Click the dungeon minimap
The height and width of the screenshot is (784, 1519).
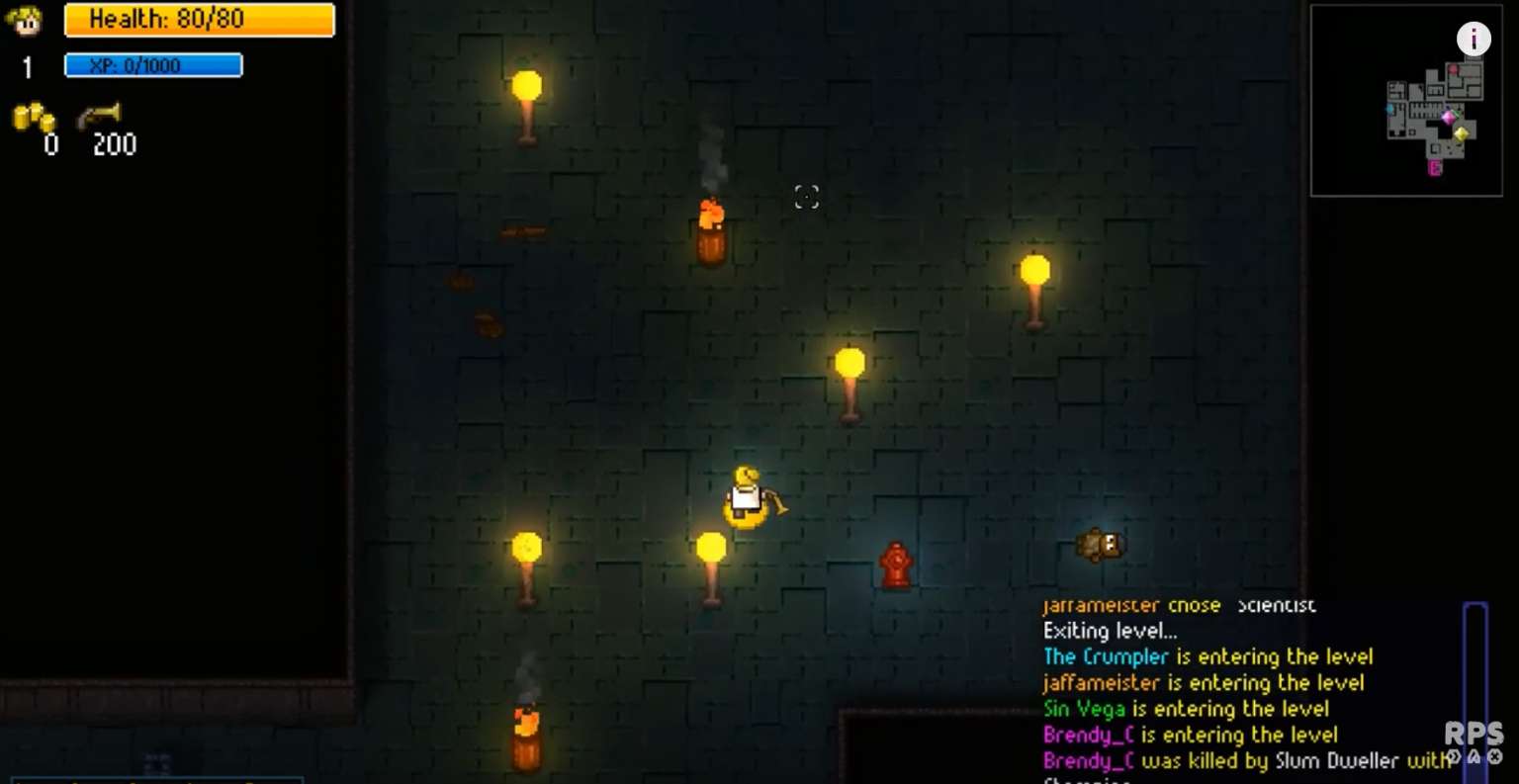1405,101
